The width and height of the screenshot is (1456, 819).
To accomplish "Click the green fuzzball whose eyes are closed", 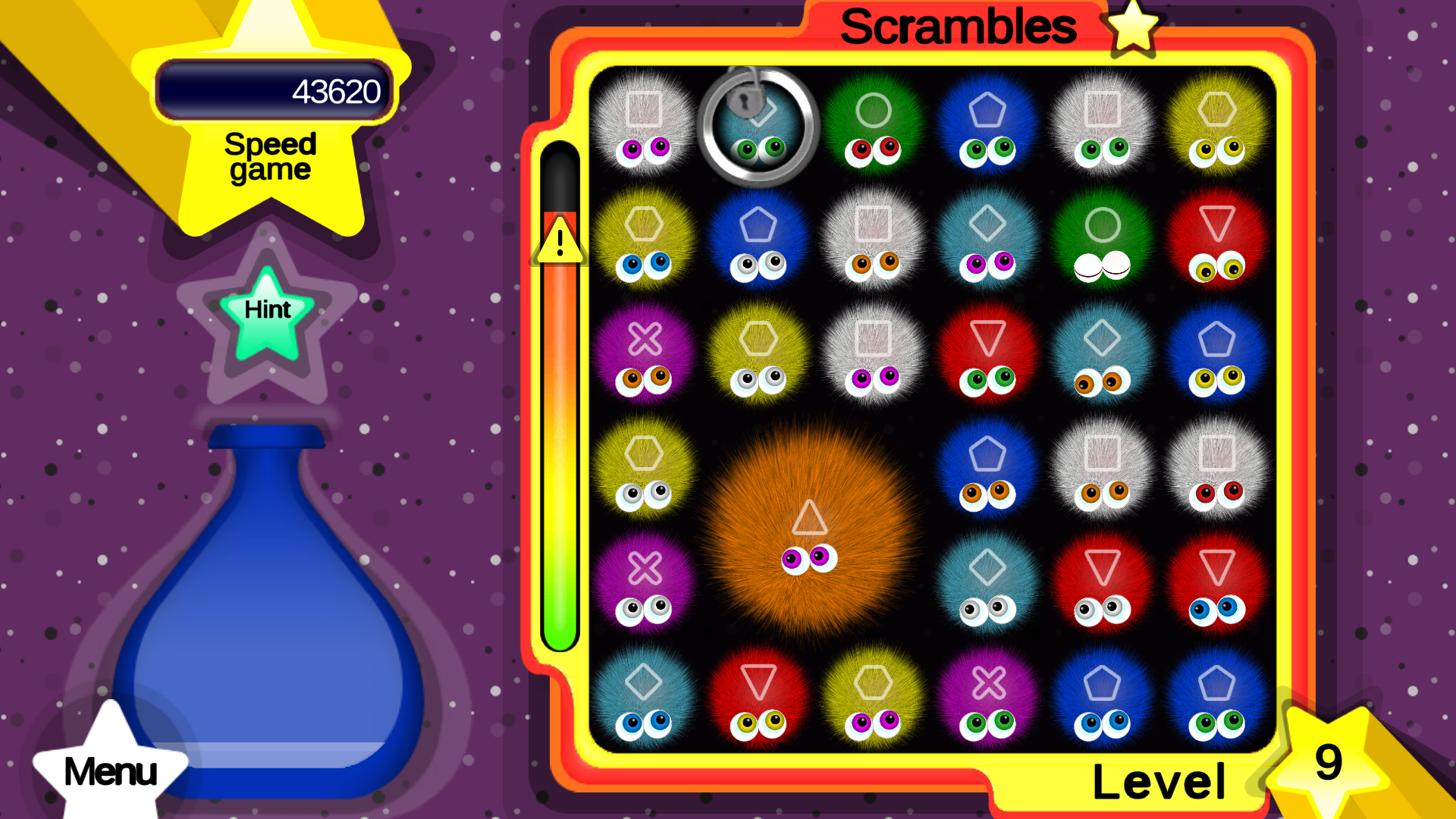I will click(x=1102, y=243).
